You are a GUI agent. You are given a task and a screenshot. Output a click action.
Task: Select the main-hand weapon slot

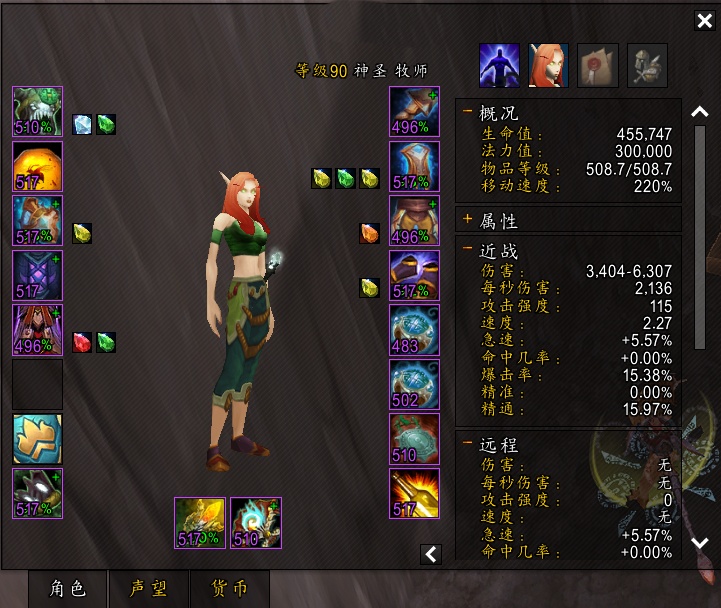tap(200, 522)
